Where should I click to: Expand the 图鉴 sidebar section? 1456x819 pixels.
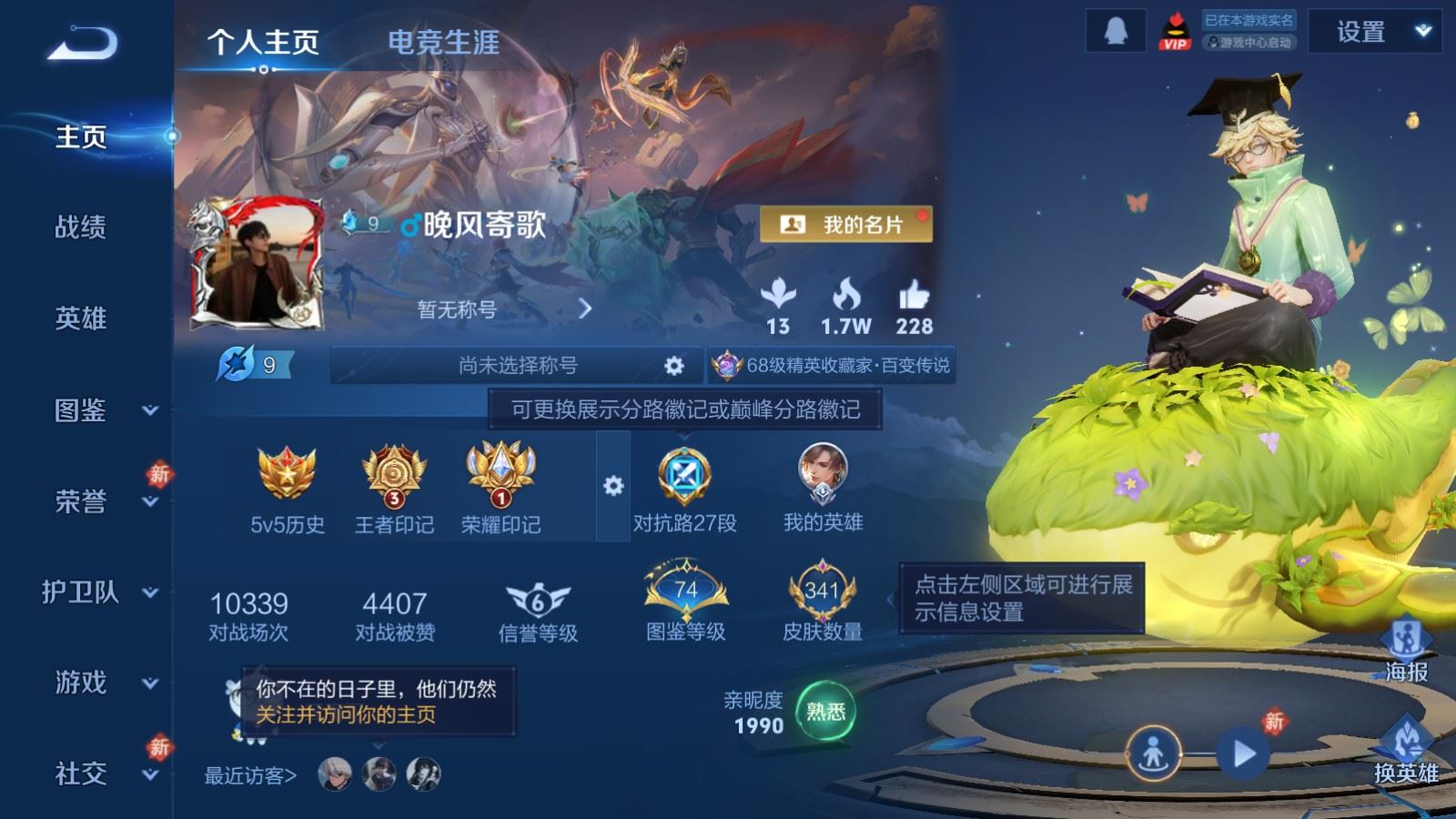79,411
